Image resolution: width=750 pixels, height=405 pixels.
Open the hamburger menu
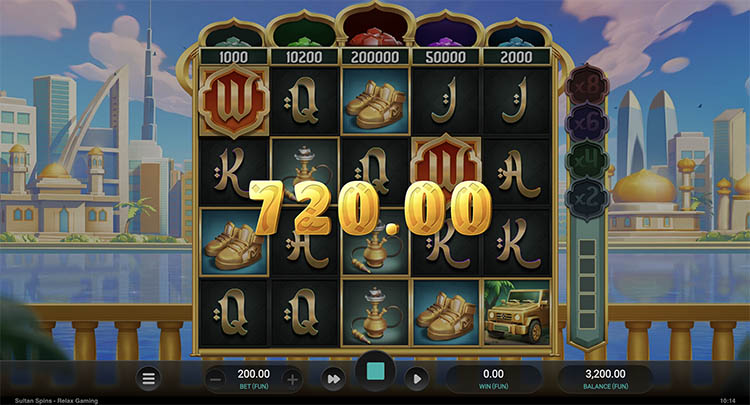[x=149, y=378]
